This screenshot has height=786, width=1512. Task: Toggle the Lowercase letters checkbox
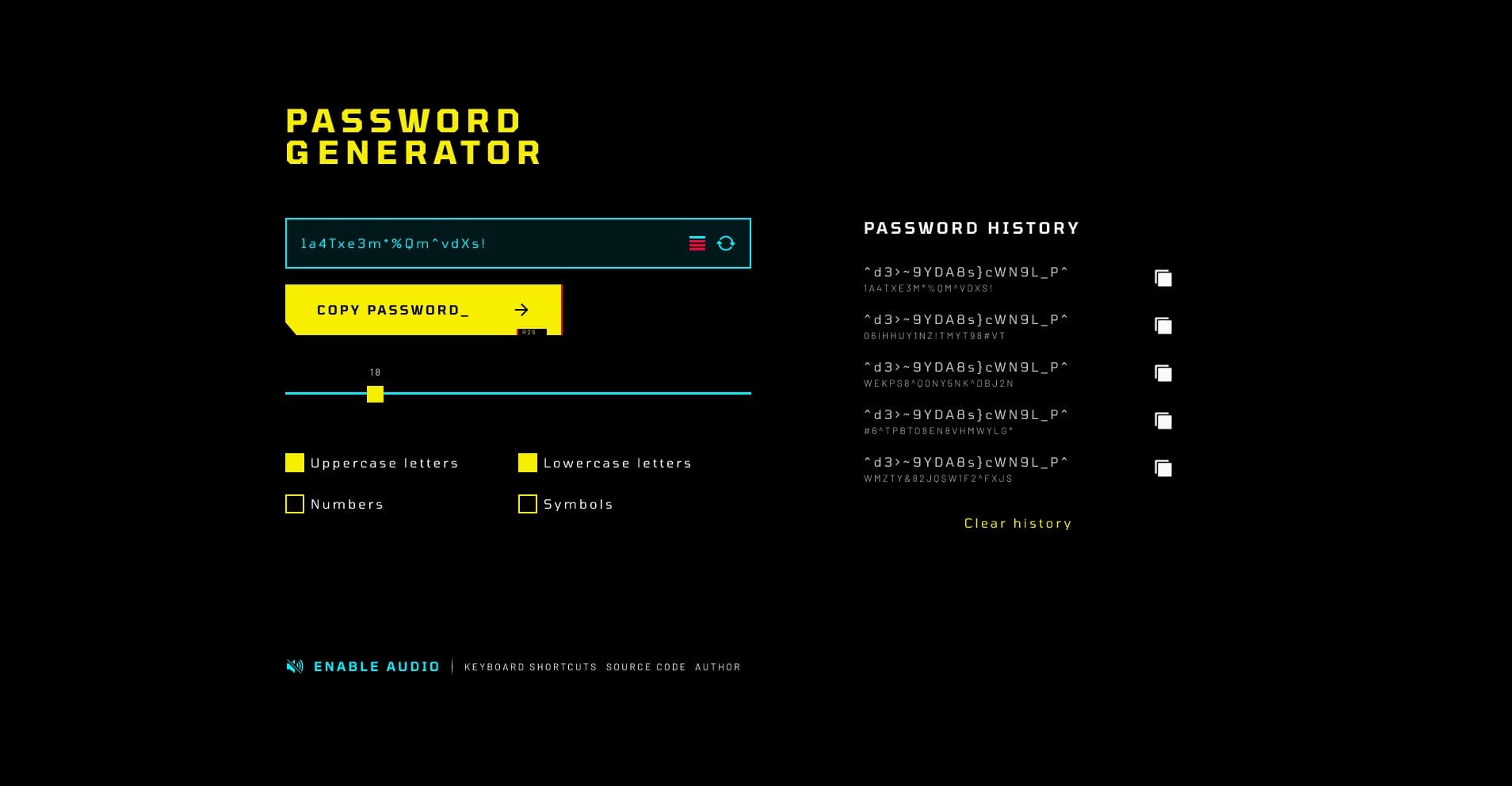(528, 463)
